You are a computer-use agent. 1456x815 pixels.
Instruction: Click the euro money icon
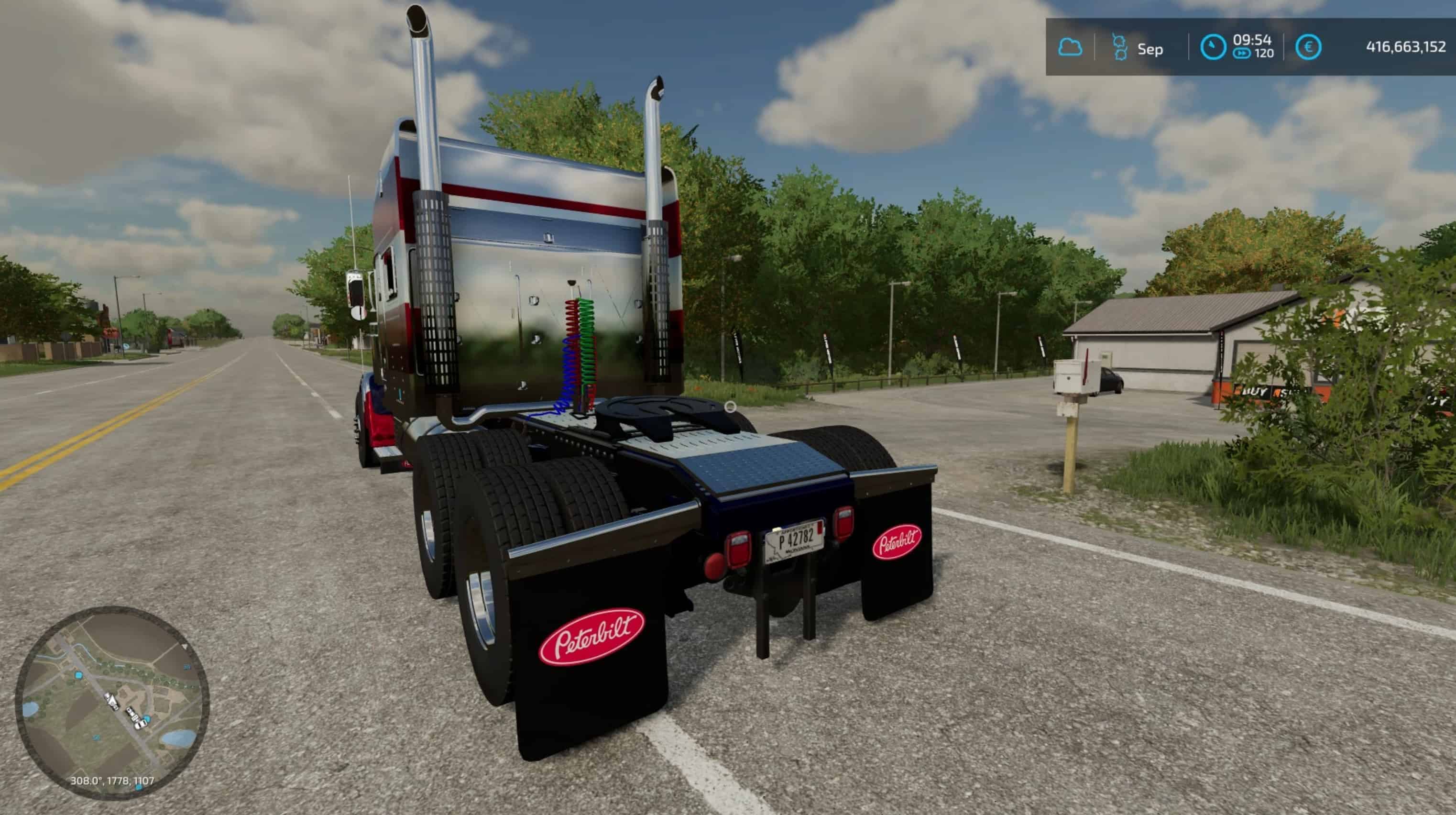point(1308,47)
